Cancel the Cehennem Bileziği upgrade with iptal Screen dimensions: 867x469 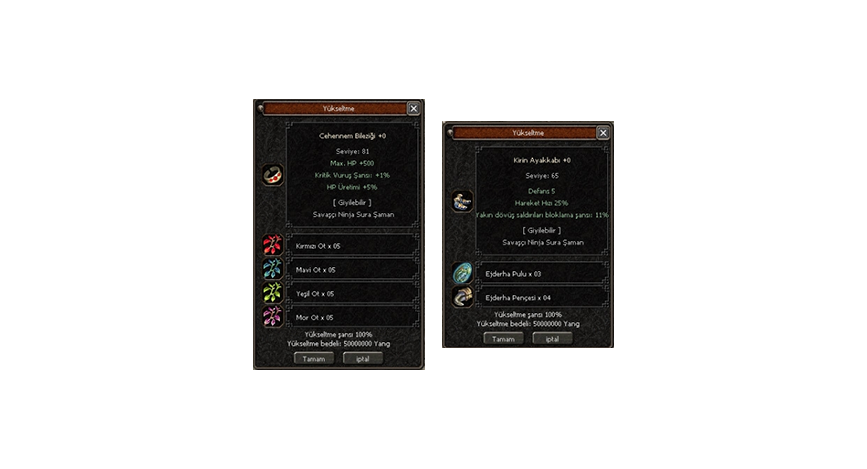tap(362, 358)
